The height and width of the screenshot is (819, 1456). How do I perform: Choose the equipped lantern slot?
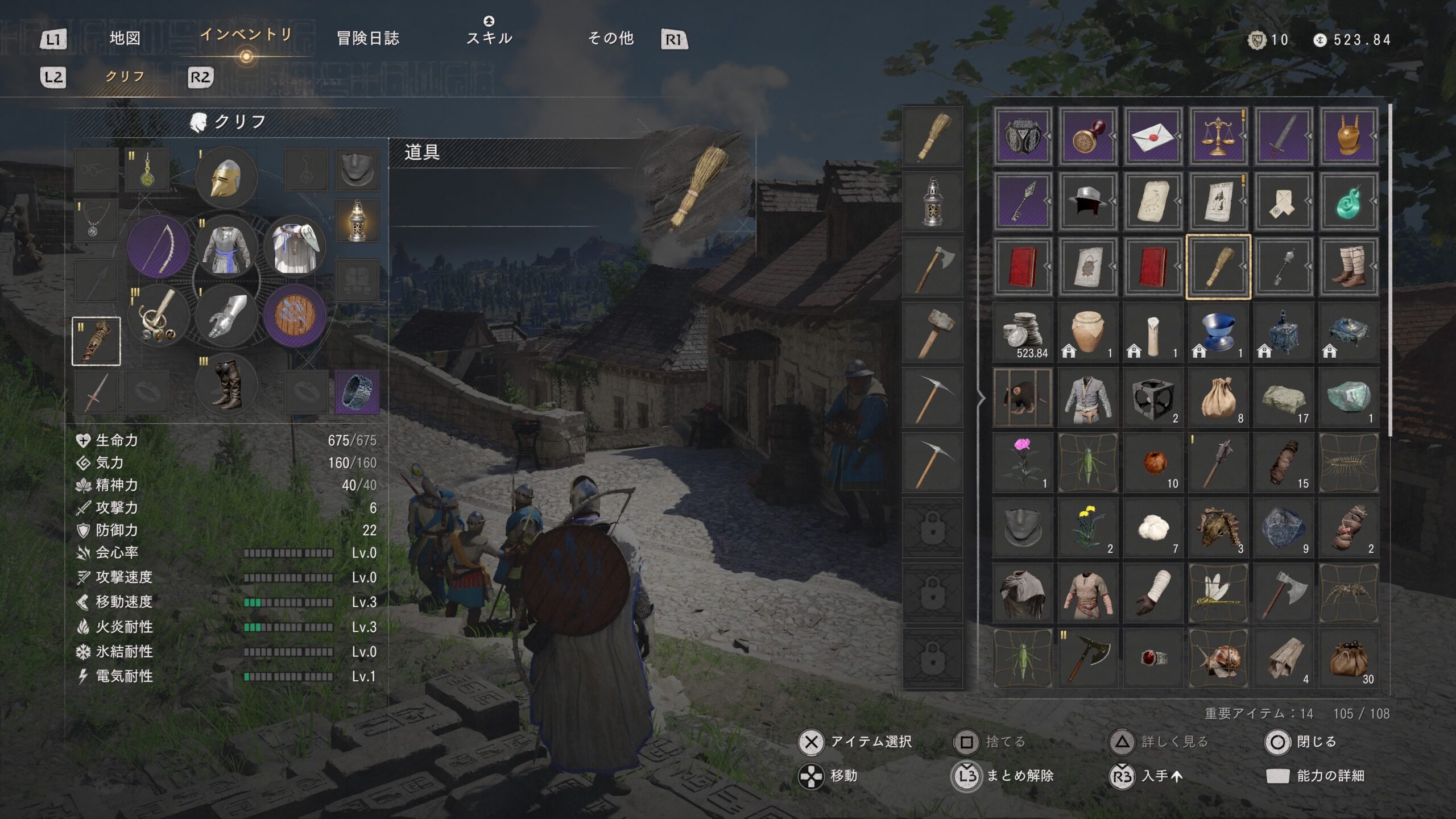pyautogui.click(x=357, y=220)
